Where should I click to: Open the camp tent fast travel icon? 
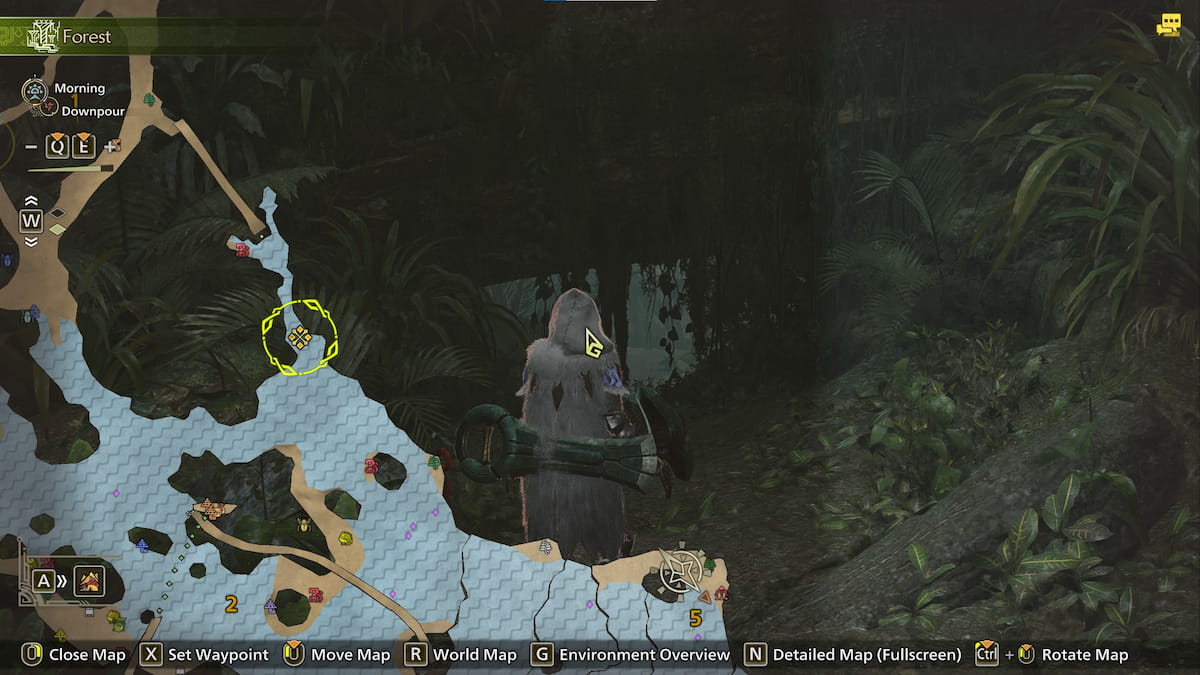(x=90, y=579)
